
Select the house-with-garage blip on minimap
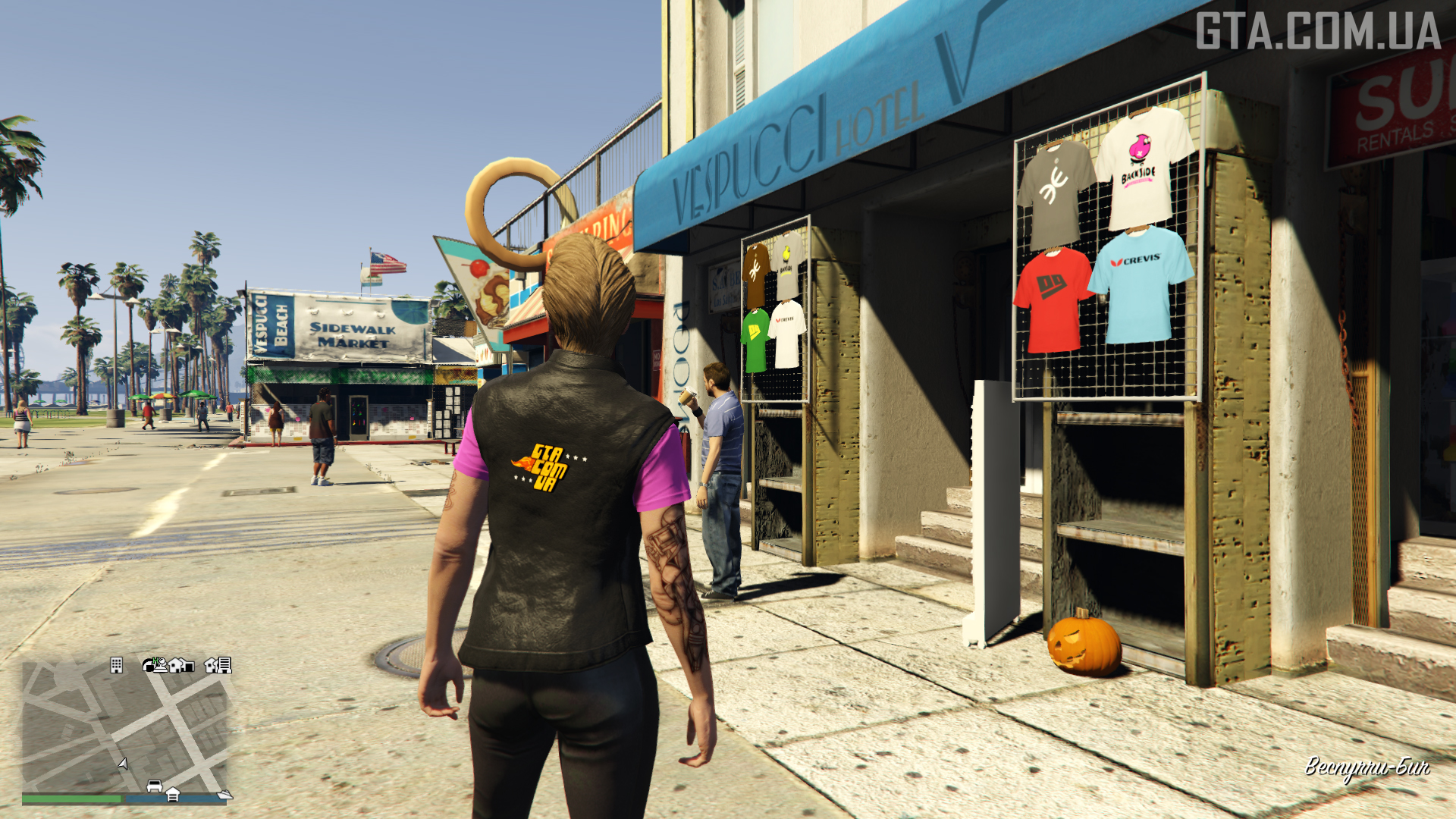pos(181,665)
